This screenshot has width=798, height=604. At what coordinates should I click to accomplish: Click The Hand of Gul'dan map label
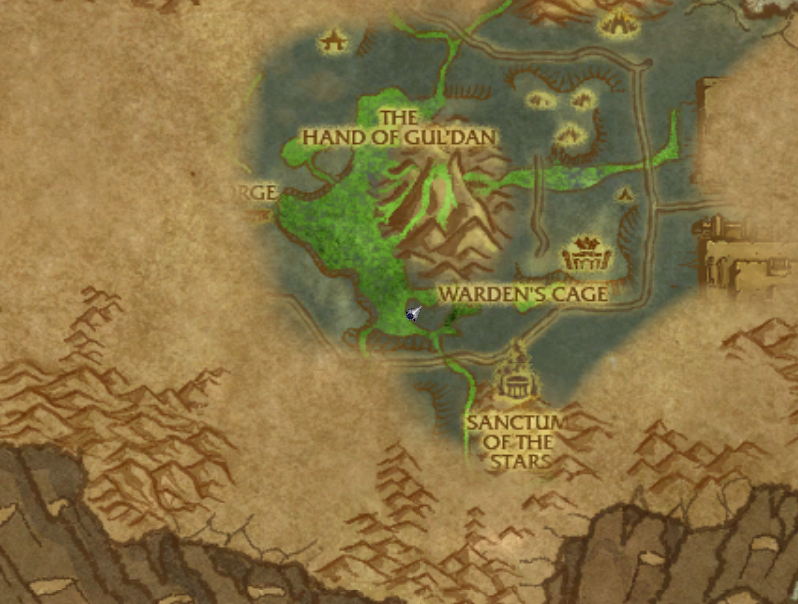click(400, 127)
